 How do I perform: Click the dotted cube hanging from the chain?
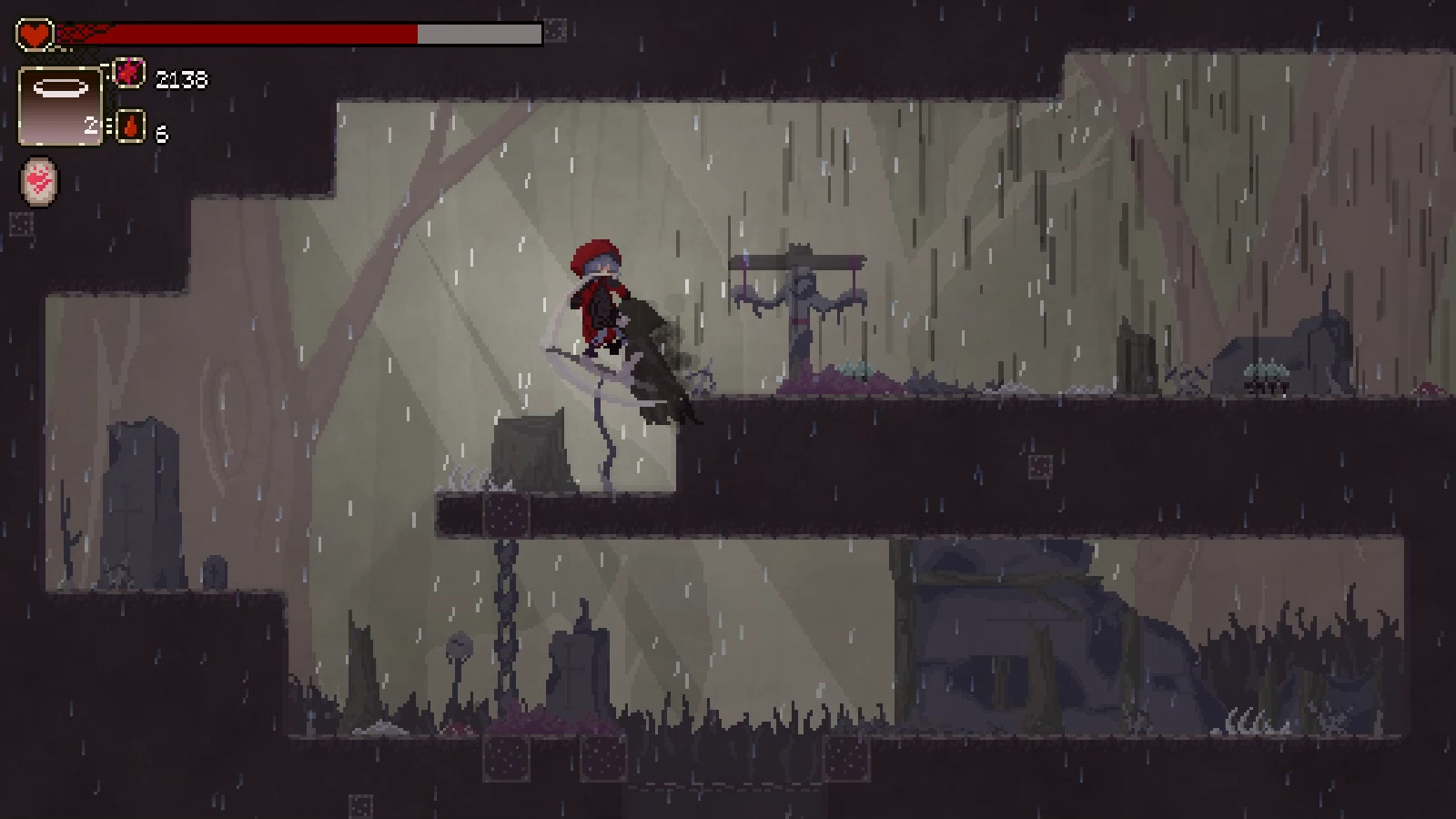(x=508, y=514)
